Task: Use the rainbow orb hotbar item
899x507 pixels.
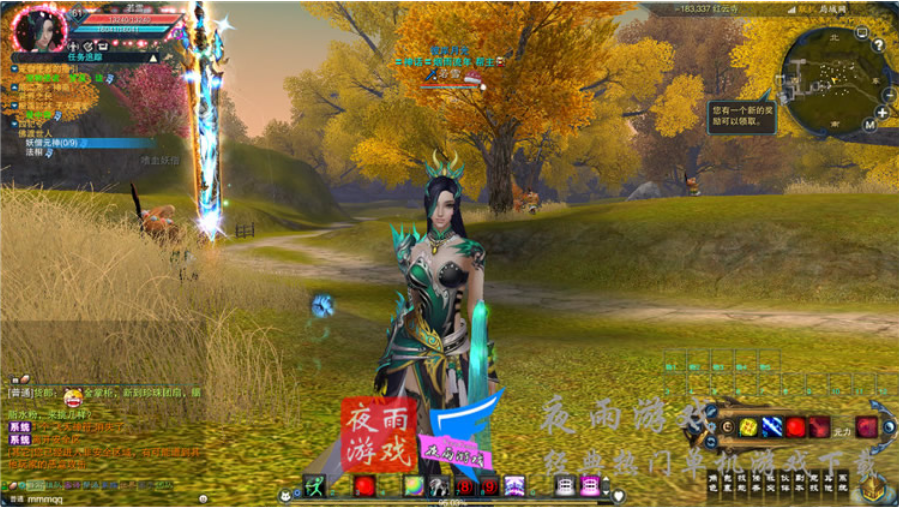Action: pos(412,486)
